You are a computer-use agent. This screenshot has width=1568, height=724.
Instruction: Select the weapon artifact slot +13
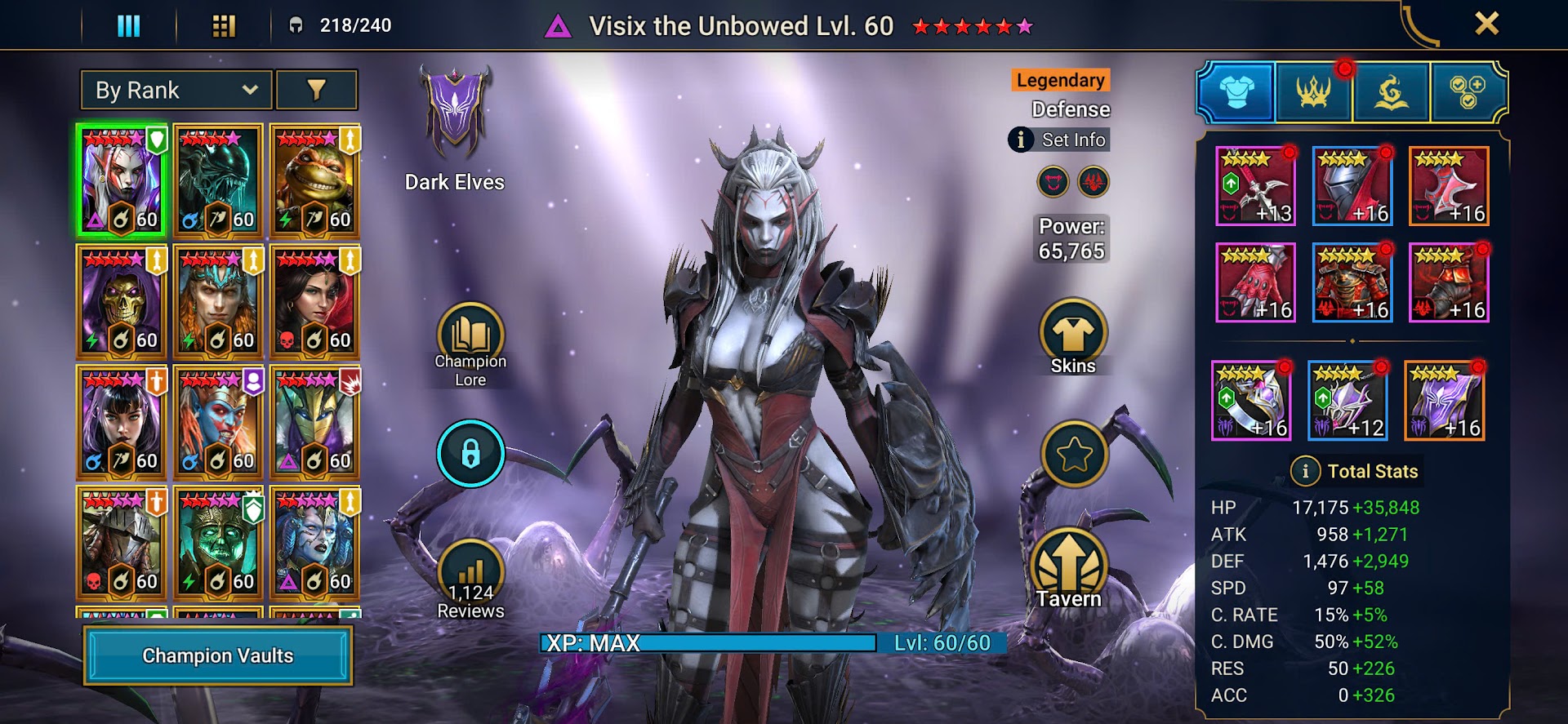(1255, 186)
